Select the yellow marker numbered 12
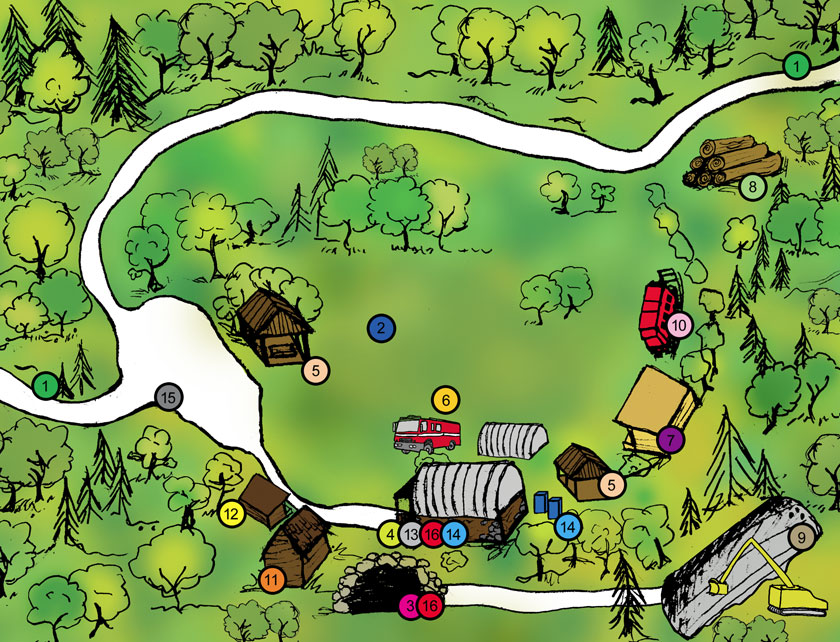 (231, 515)
